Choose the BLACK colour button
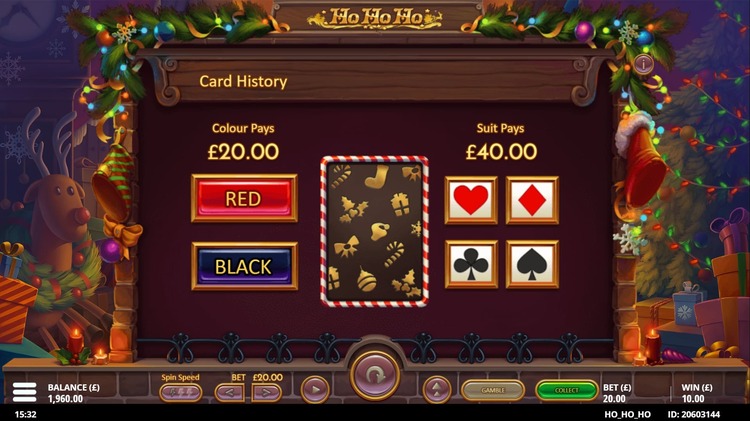 pyautogui.click(x=244, y=266)
